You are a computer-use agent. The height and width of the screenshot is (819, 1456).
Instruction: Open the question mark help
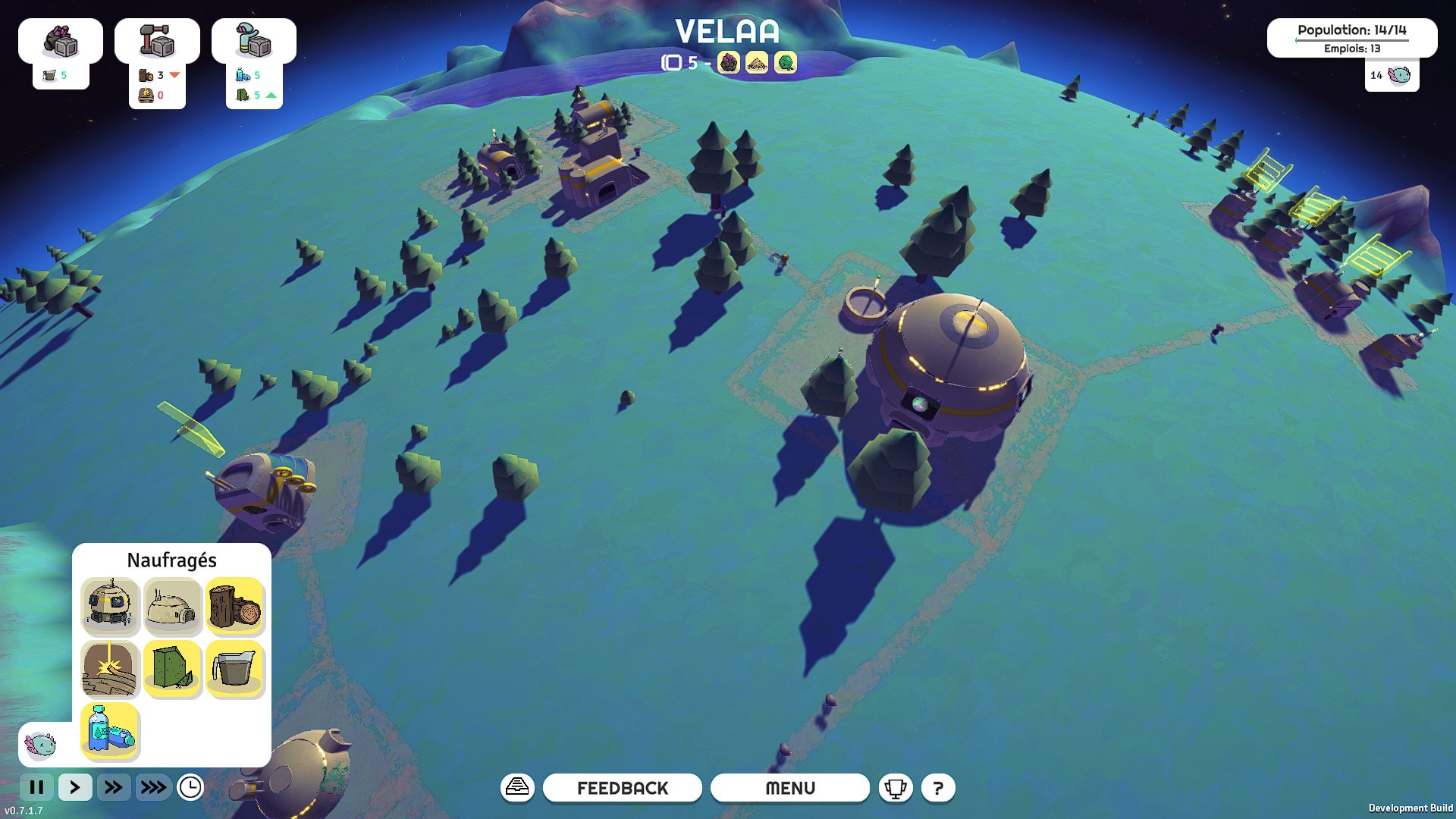point(938,788)
